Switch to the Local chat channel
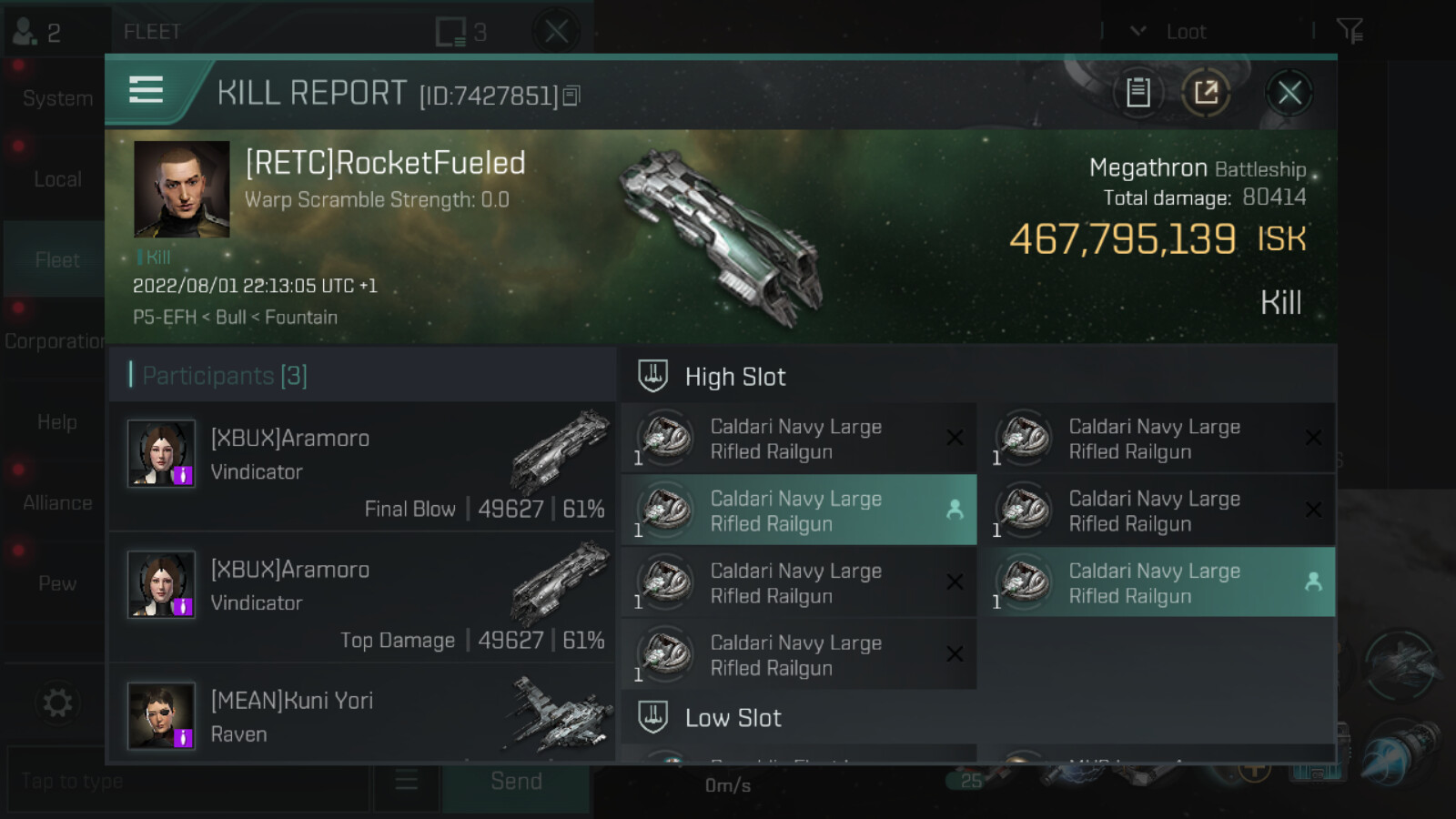The height and width of the screenshot is (819, 1456). point(56,179)
